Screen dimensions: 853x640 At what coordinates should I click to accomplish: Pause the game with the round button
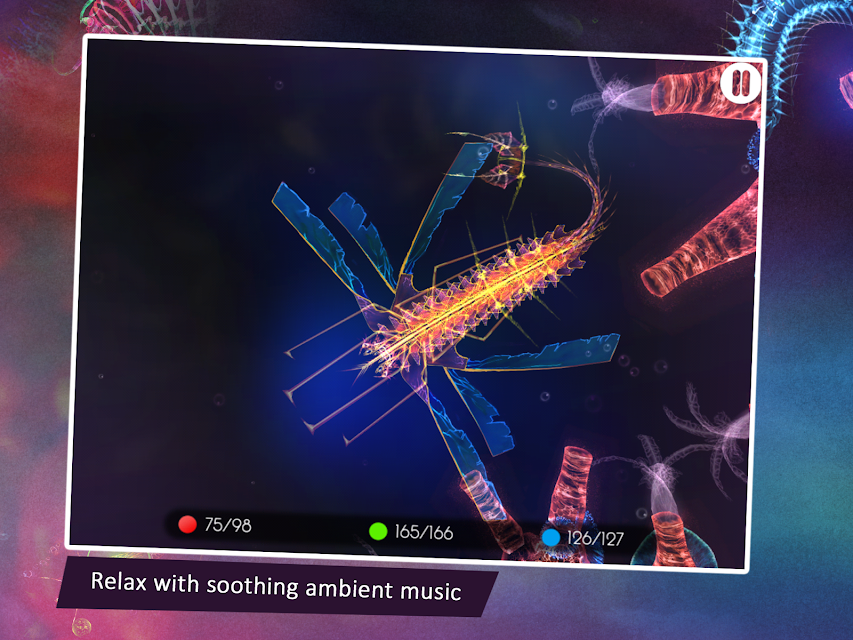coord(740,83)
